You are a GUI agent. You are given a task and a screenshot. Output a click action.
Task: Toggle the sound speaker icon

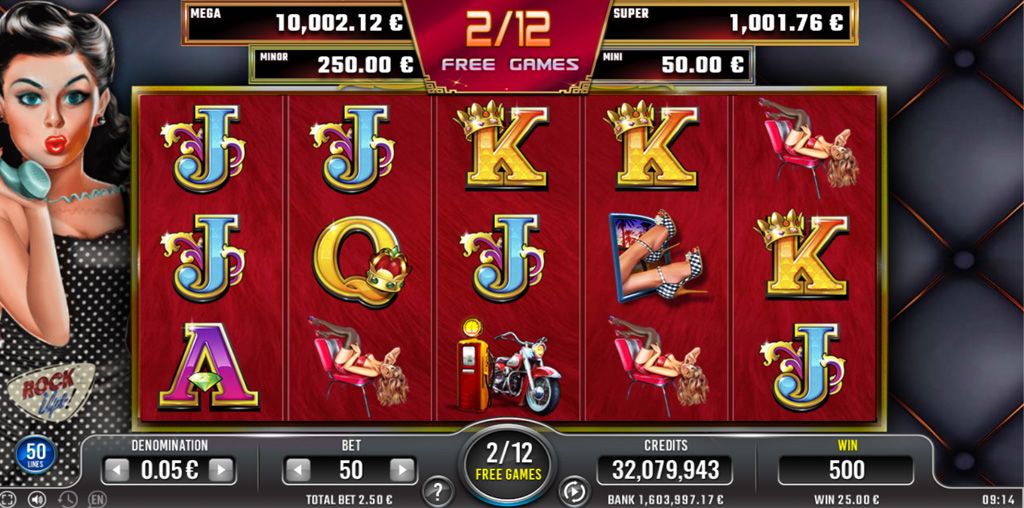pyautogui.click(x=37, y=498)
